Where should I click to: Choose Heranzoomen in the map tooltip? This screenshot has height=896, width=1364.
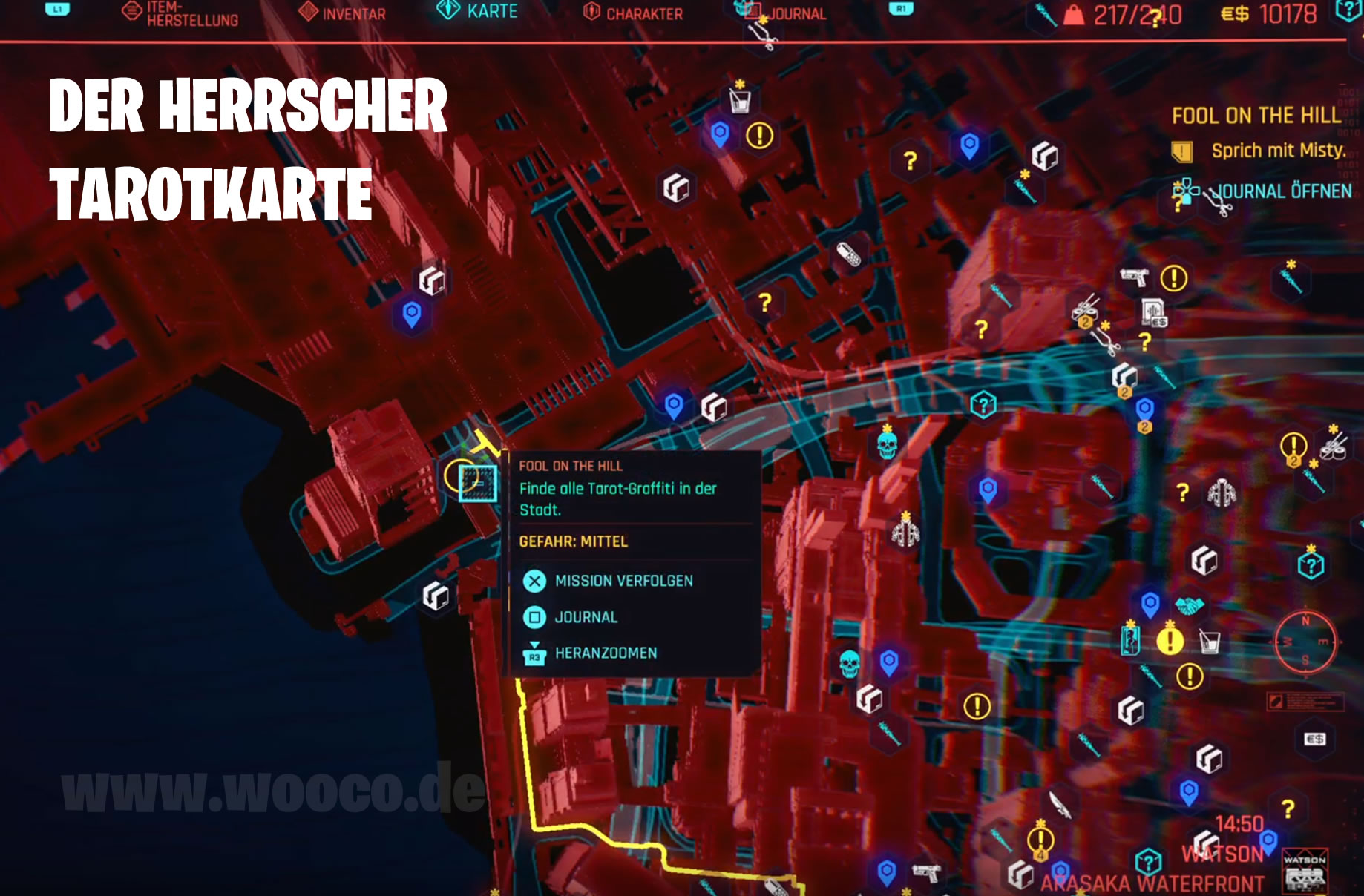point(606,653)
